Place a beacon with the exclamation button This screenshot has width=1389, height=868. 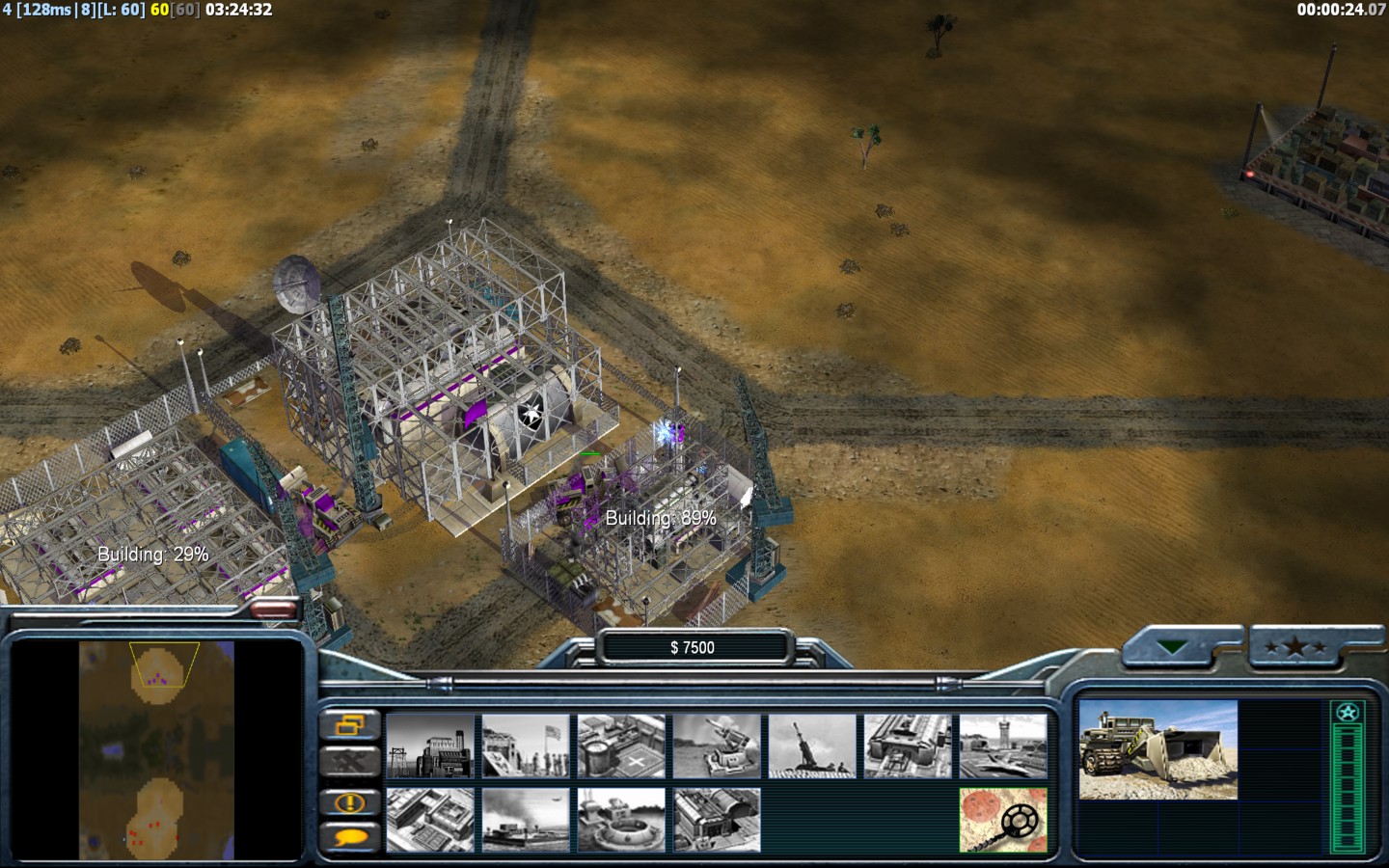[x=349, y=802]
